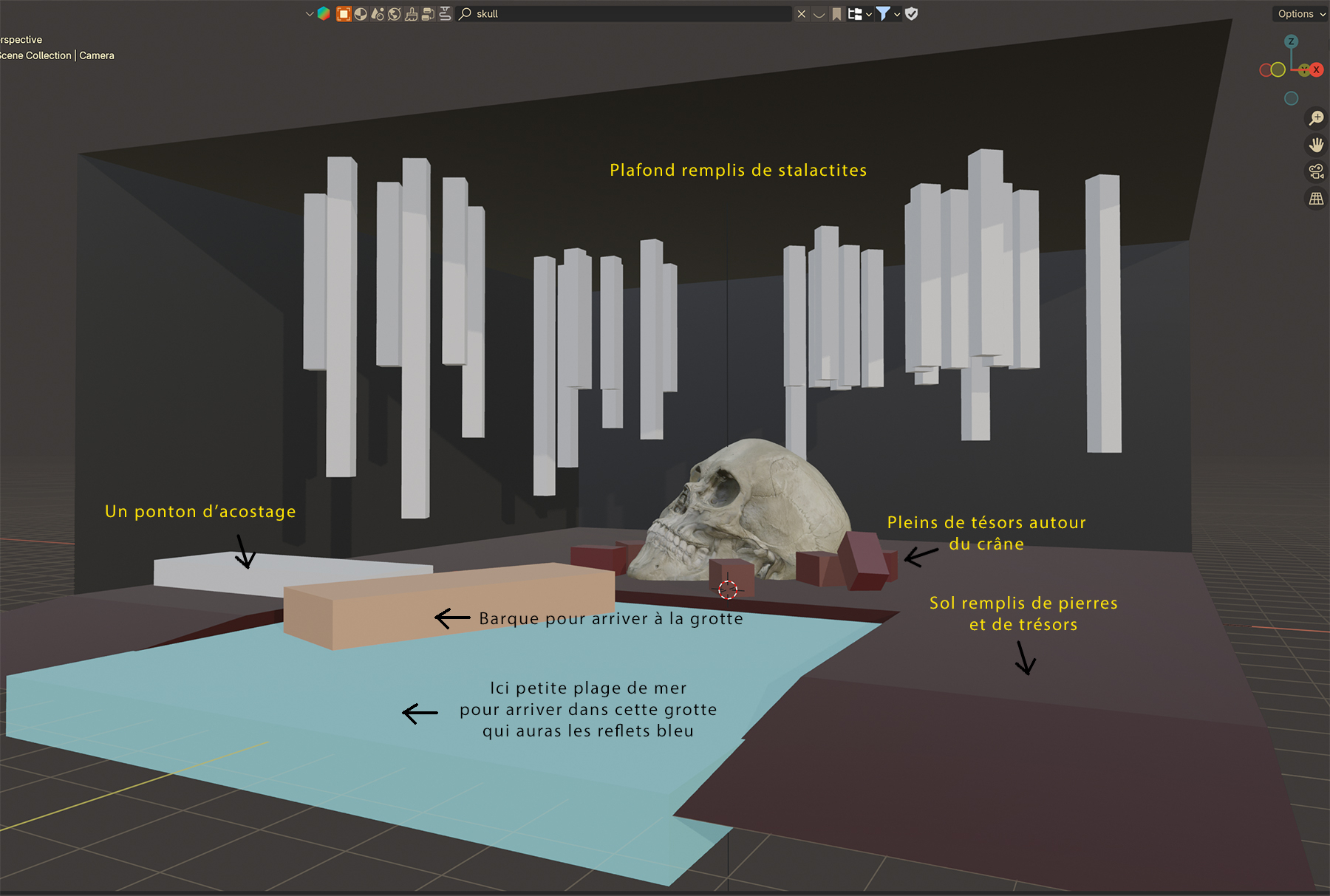This screenshot has width=1330, height=896.
Task: Click the skull search field
Action: 628,14
